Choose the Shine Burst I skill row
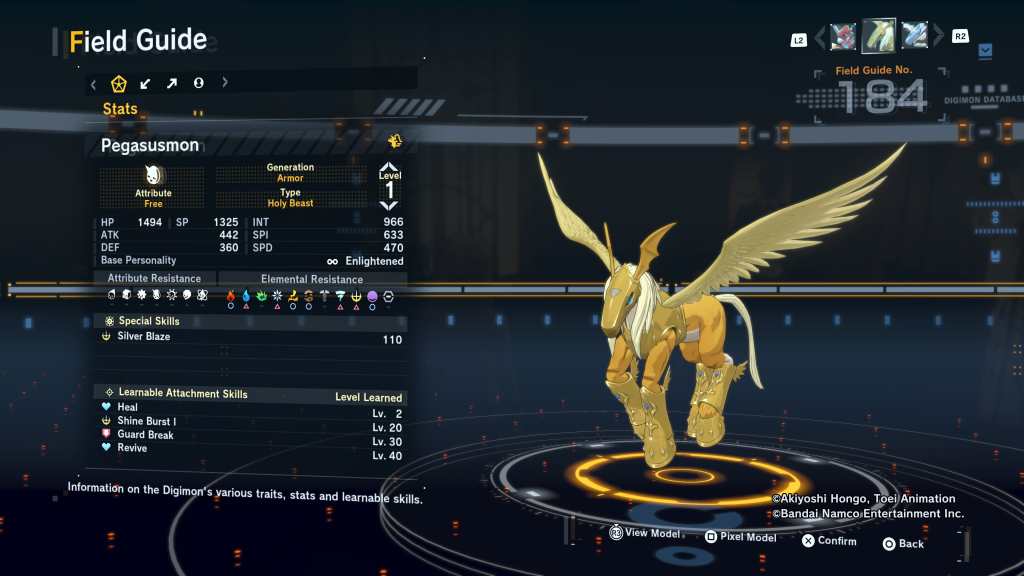Viewport: 1024px width, 576px height. 251,422
